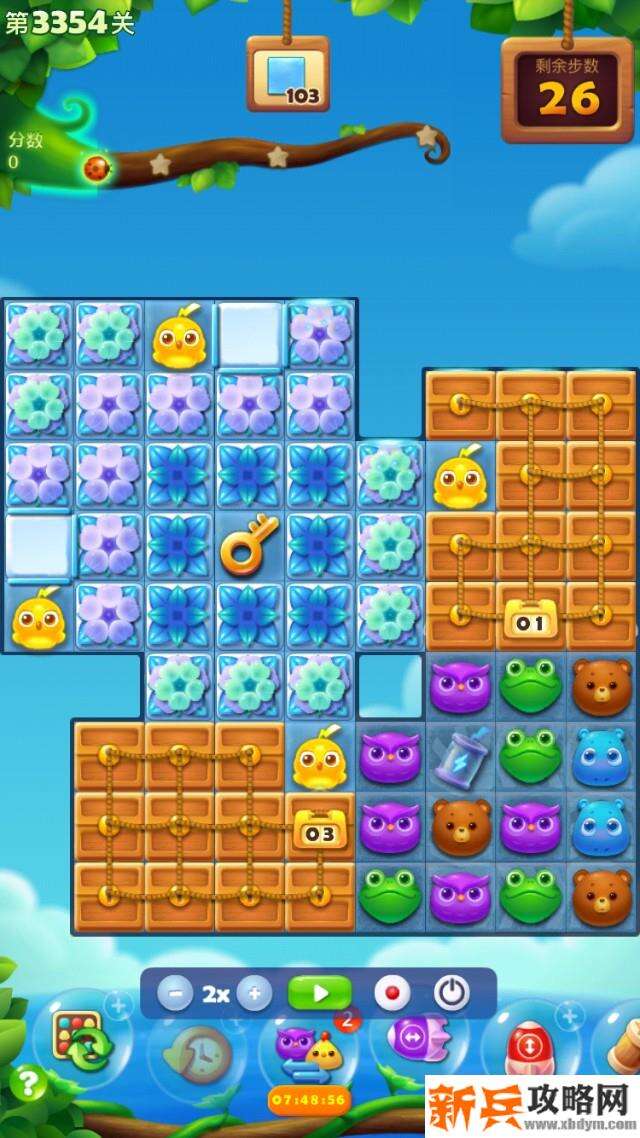The height and width of the screenshot is (1138, 640).
Task: Select the locked crate labeled 03
Action: 320,828
